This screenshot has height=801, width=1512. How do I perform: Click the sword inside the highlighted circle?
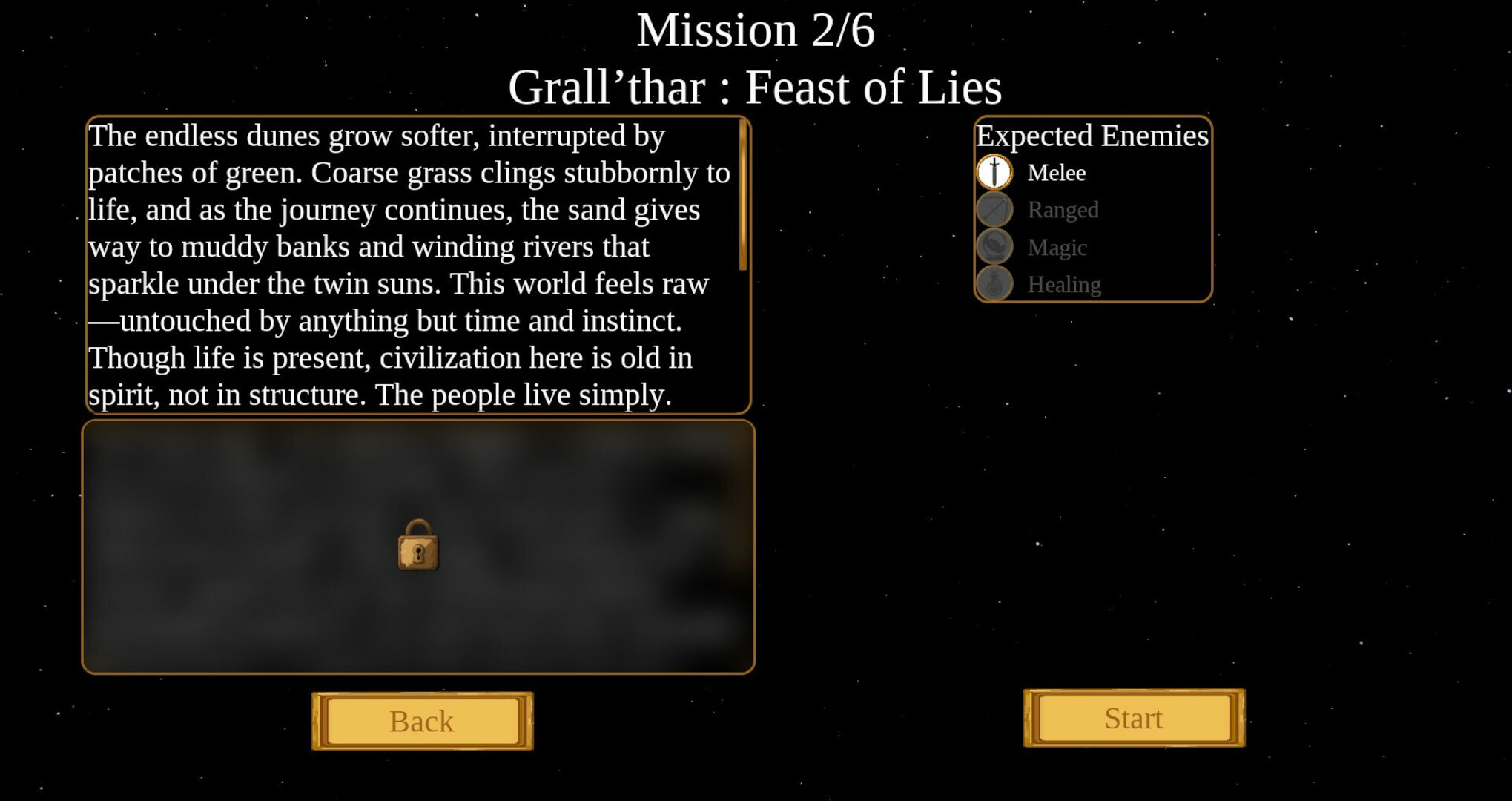[x=995, y=172]
